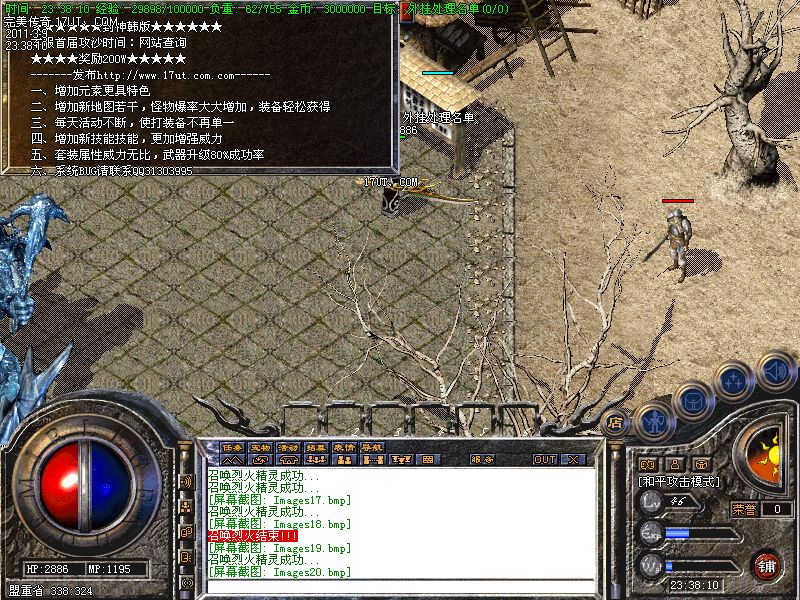This screenshot has height=600, width=800.
Task: Open the 导航 navigation button
Action: 372,447
